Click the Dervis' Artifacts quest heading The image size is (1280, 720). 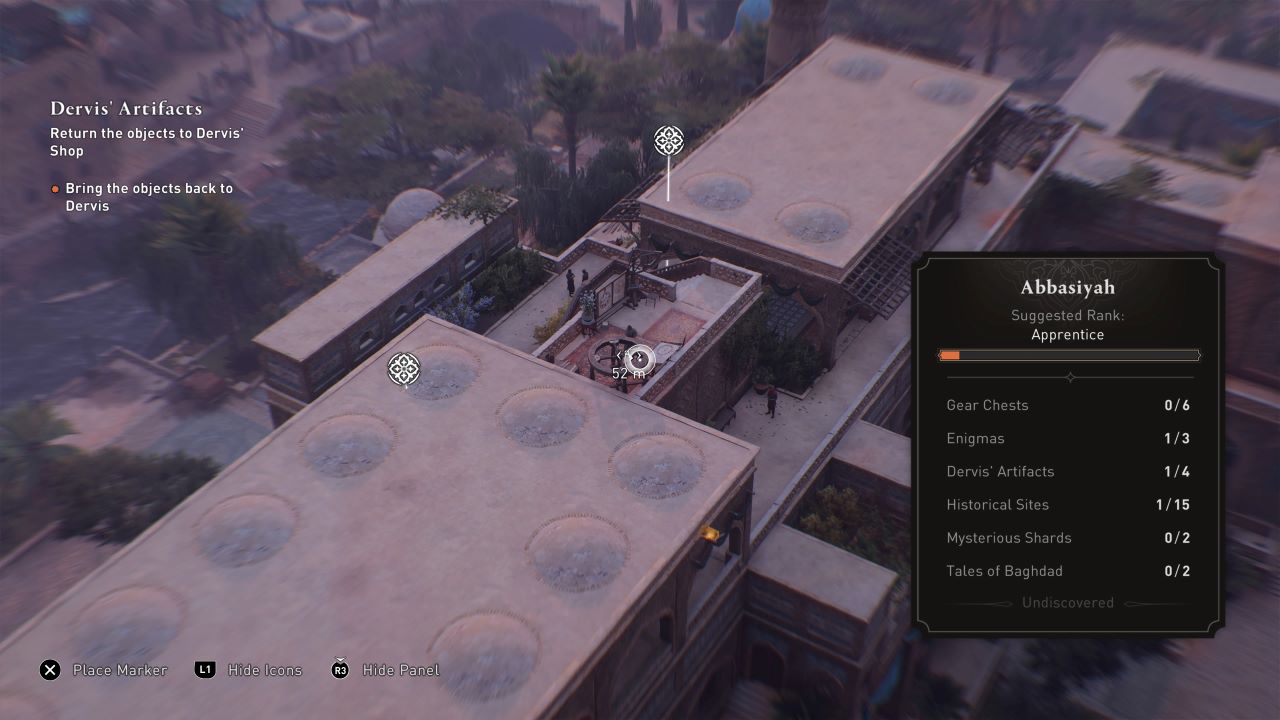[126, 108]
